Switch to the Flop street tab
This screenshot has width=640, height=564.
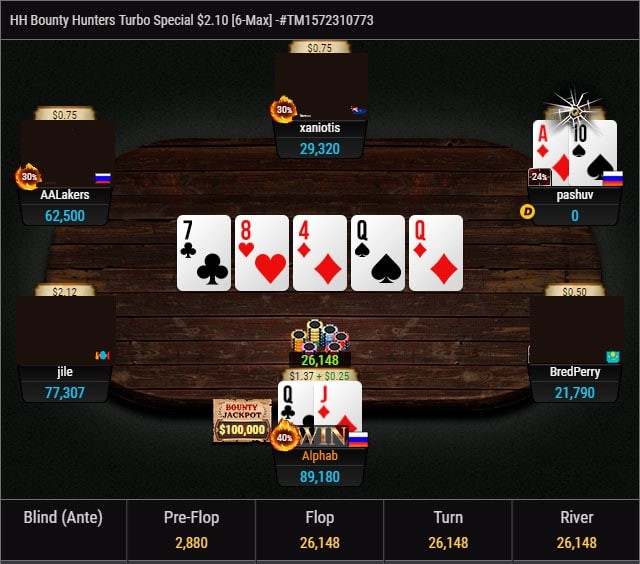(x=319, y=530)
